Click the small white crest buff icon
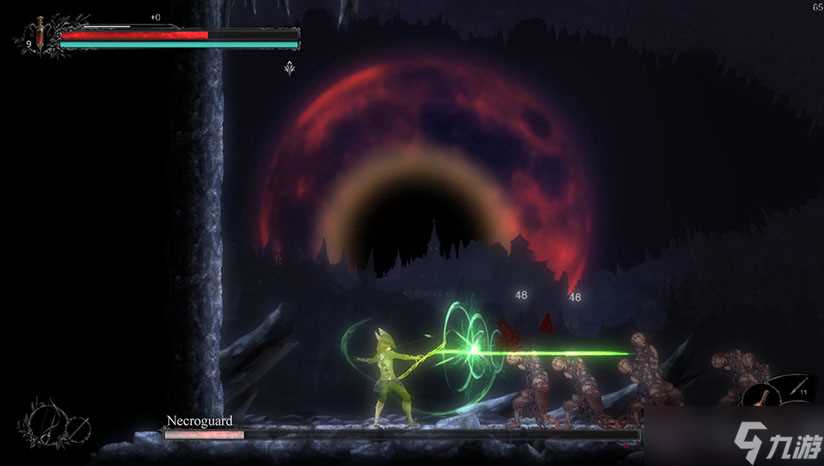This screenshot has width=824, height=466. click(290, 68)
